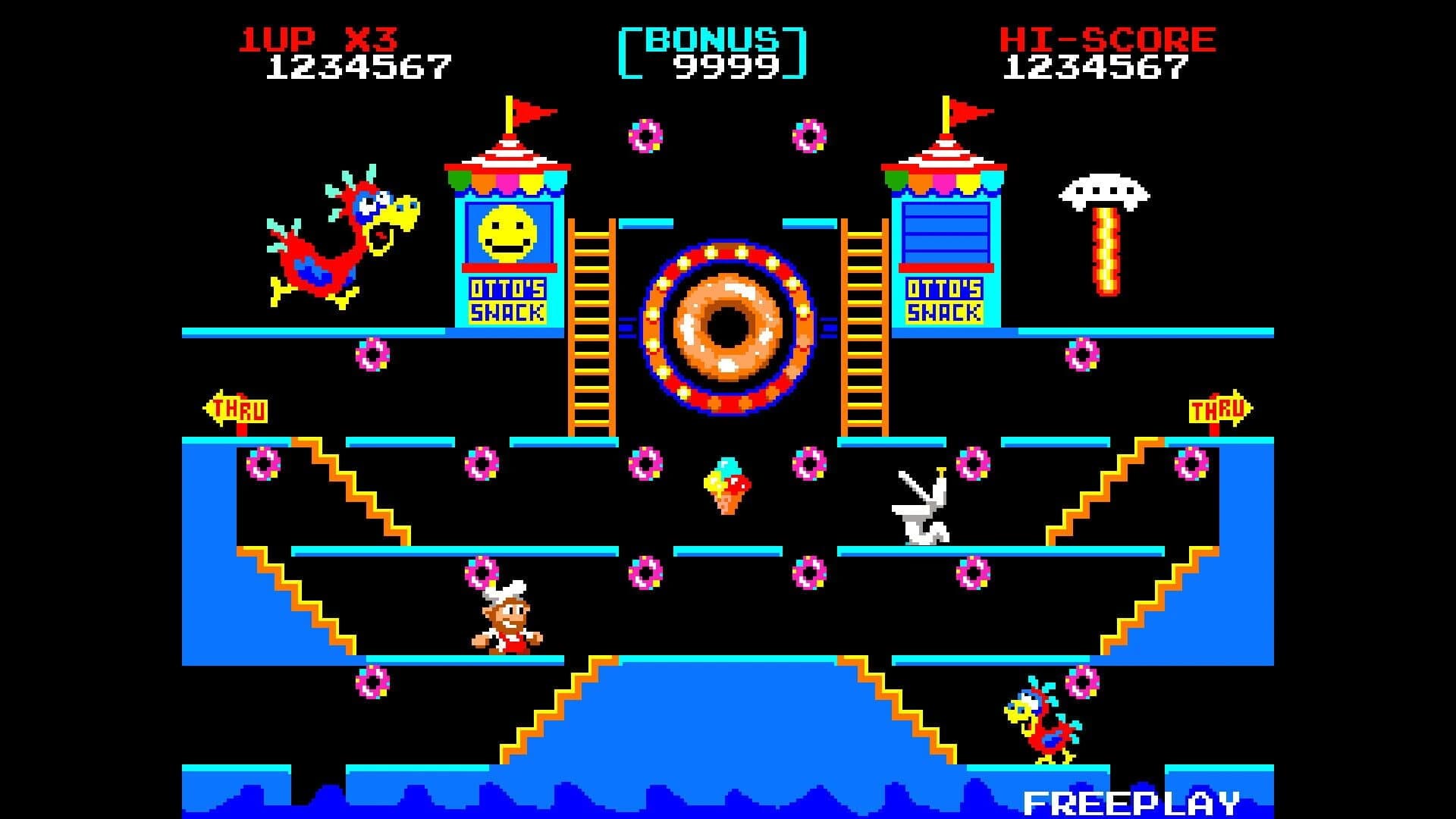Click the white stork enemy
This screenshot has height=819, width=1456.
921,508
